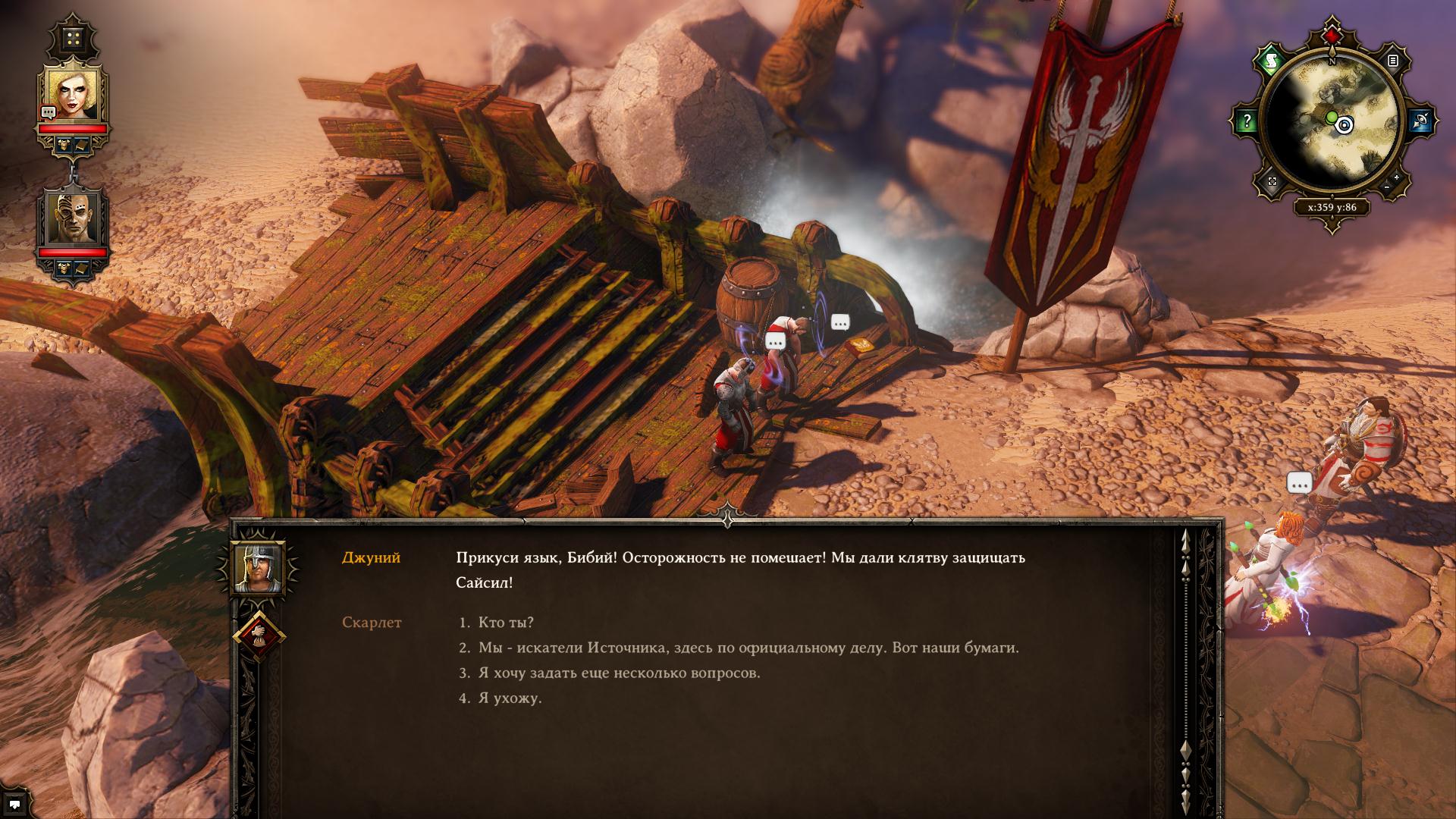End the dialogue with "Я ухожу."
The width and height of the screenshot is (1456, 819).
[x=510, y=698]
